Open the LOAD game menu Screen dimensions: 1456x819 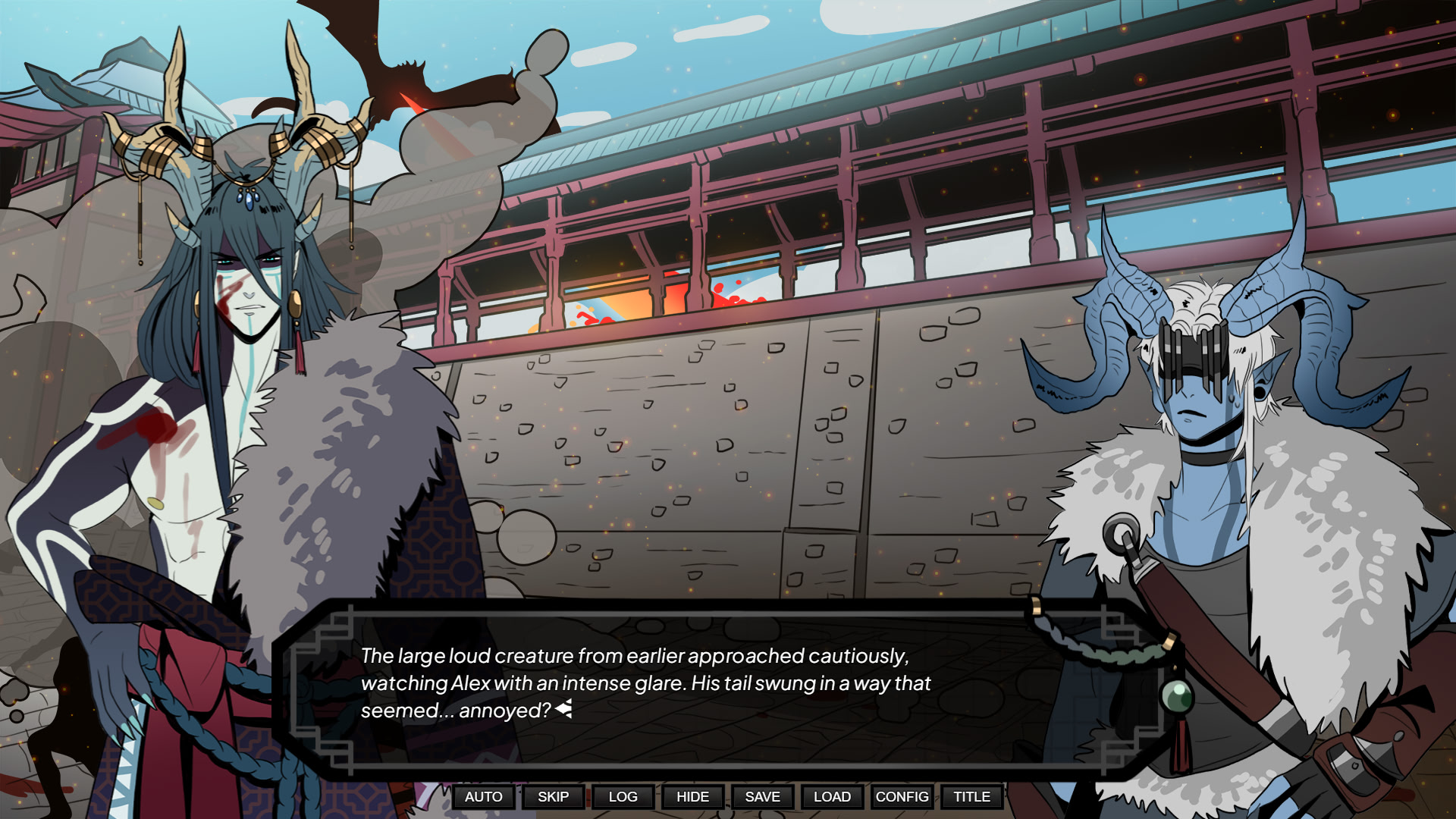click(832, 796)
